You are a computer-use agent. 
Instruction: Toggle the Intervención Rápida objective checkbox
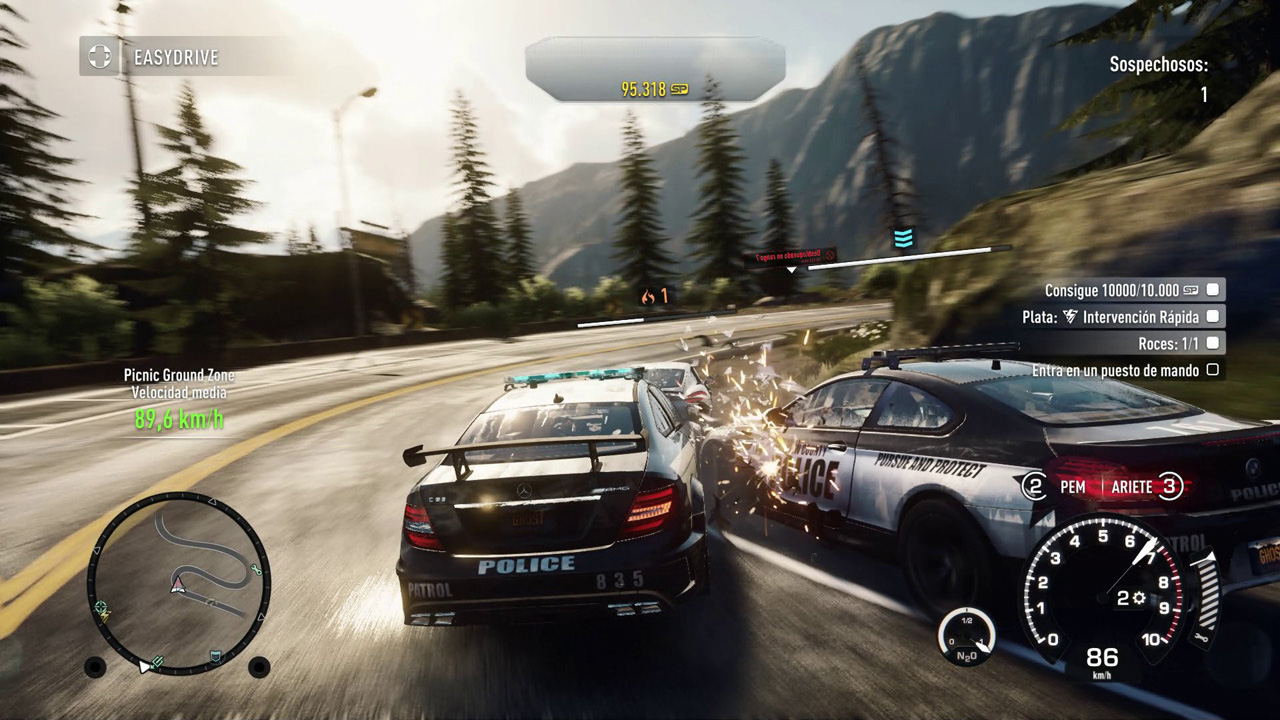[x=1213, y=316]
